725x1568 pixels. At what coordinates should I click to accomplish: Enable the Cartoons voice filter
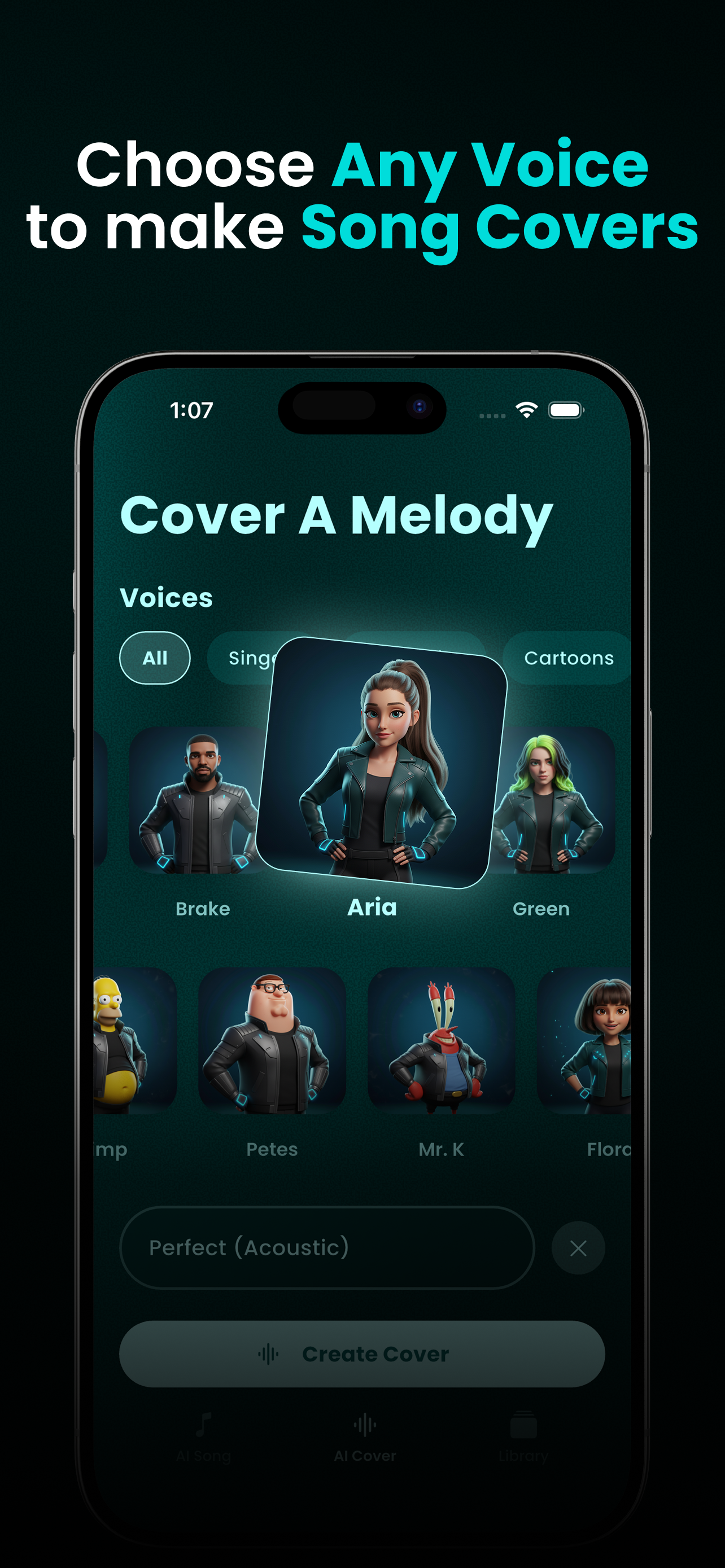(x=569, y=658)
